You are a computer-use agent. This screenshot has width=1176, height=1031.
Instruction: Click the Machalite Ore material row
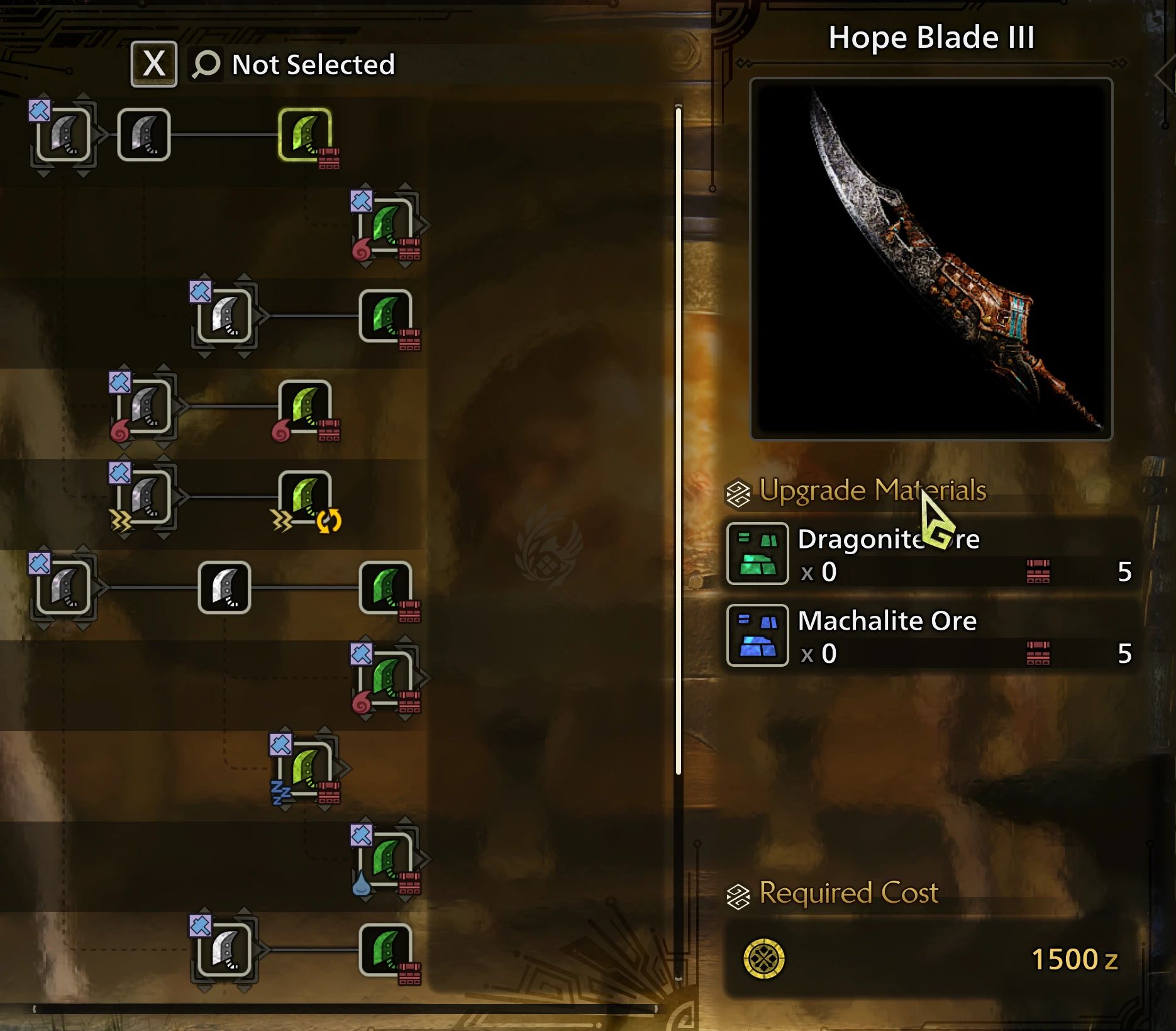931,636
